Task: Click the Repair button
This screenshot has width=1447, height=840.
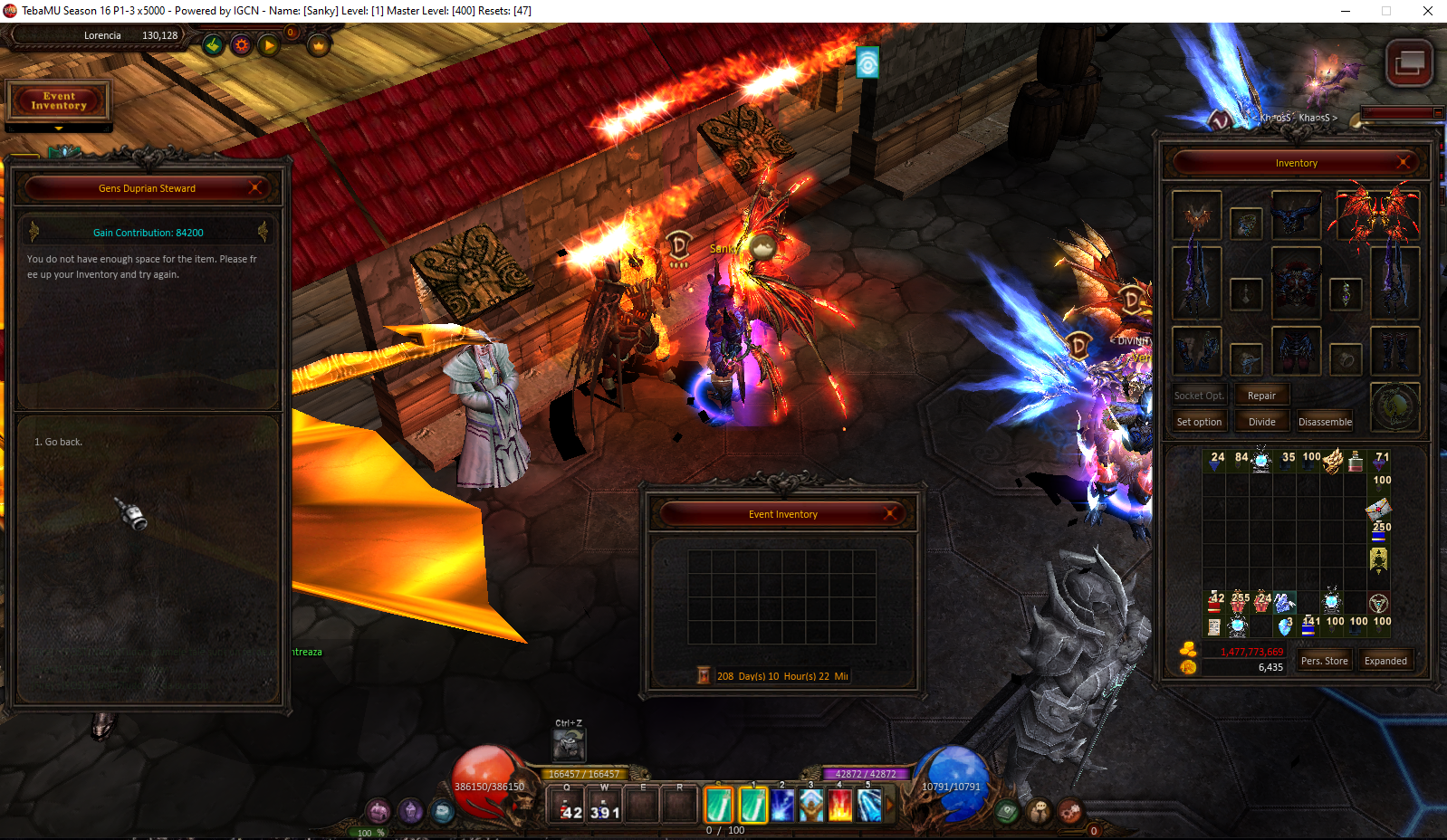Action: click(x=1261, y=396)
